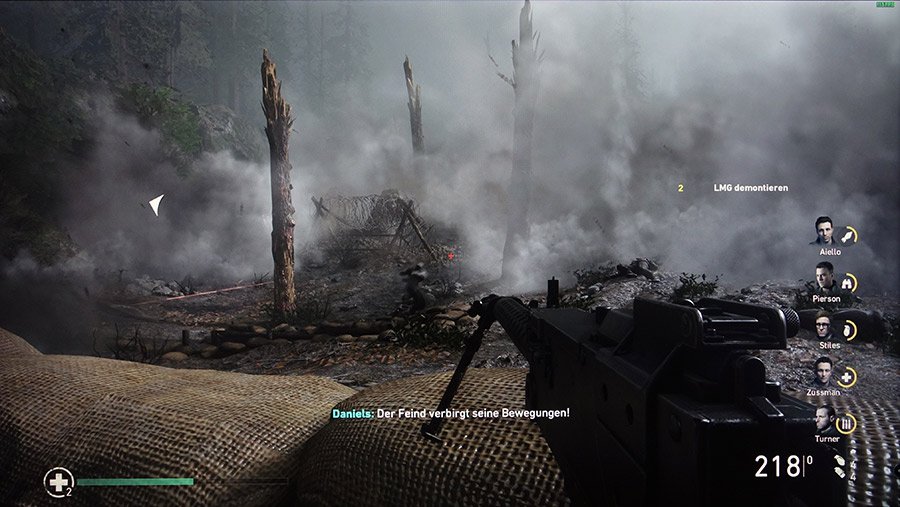Viewport: 900px width, 507px height.
Task: Activate Turner's ammo ability ring
Action: (x=848, y=424)
